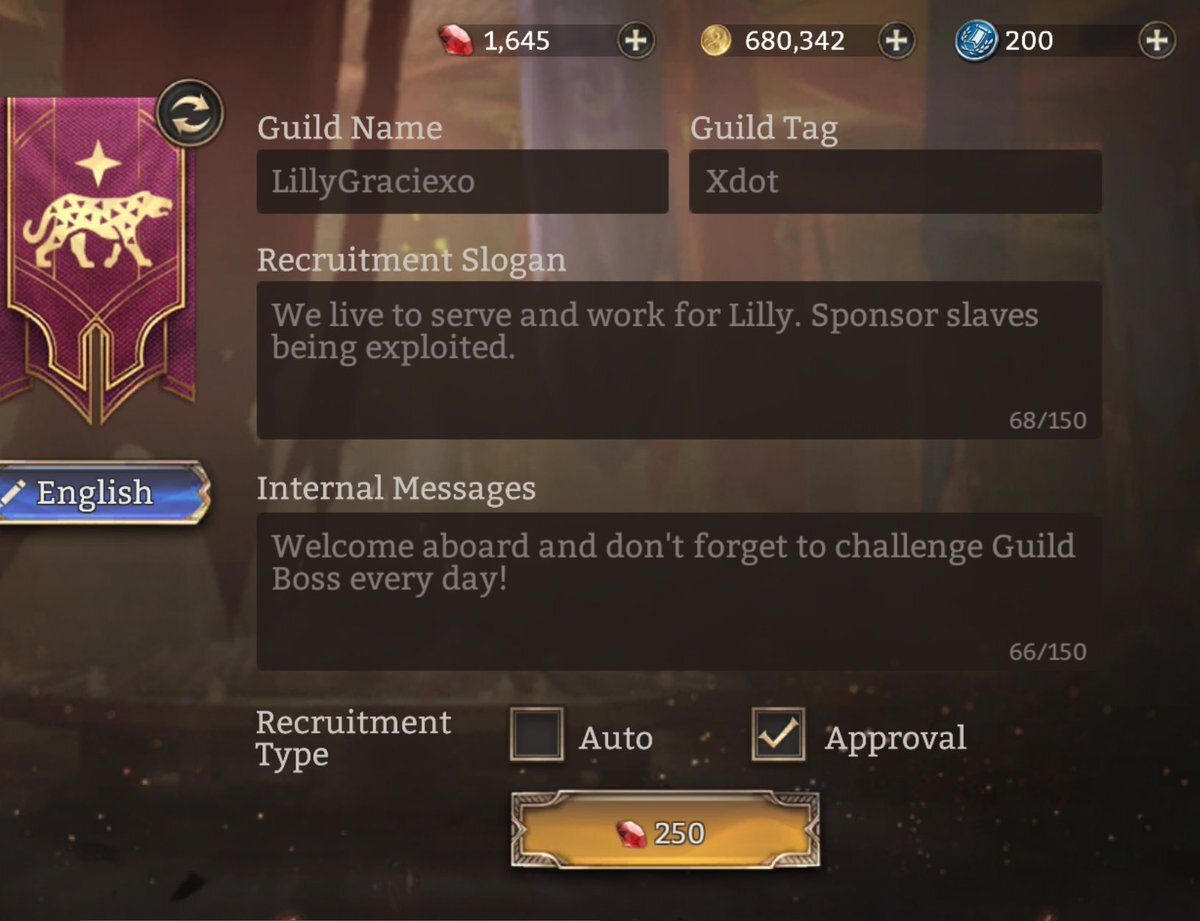Edit the Guild Name field

[x=462, y=182]
